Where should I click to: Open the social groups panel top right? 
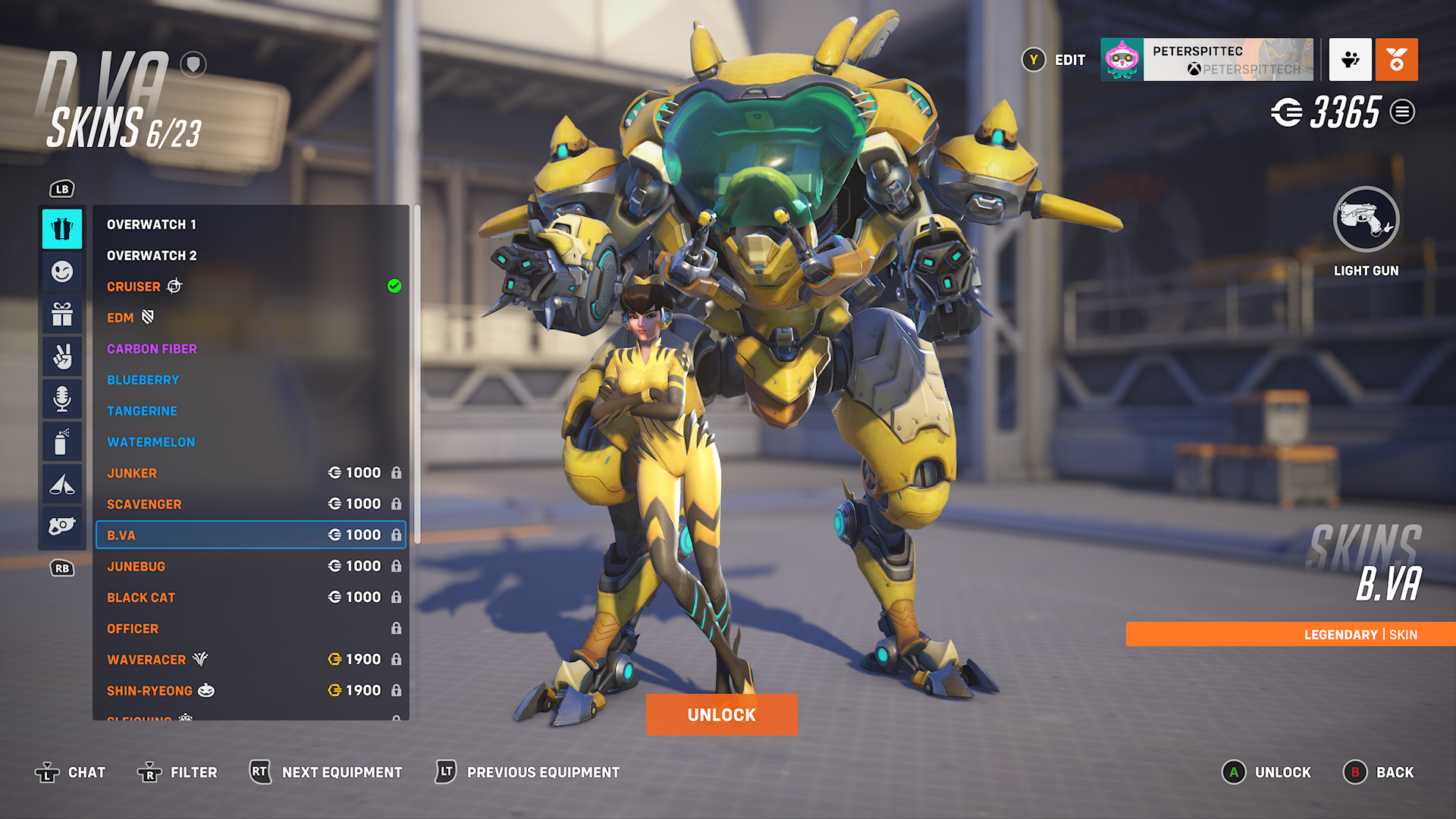point(1349,60)
